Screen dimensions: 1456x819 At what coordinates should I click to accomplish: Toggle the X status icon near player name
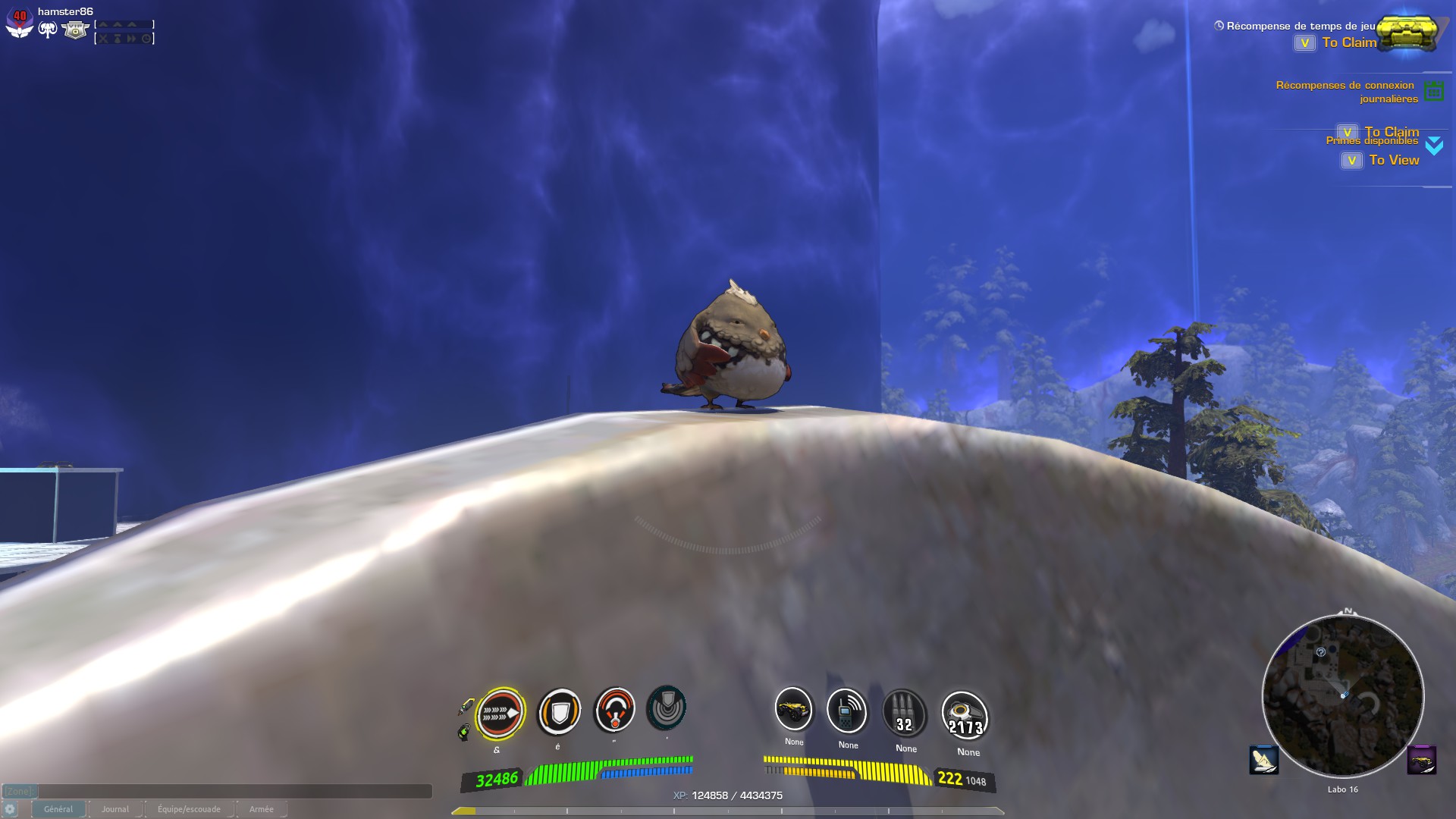(x=103, y=39)
